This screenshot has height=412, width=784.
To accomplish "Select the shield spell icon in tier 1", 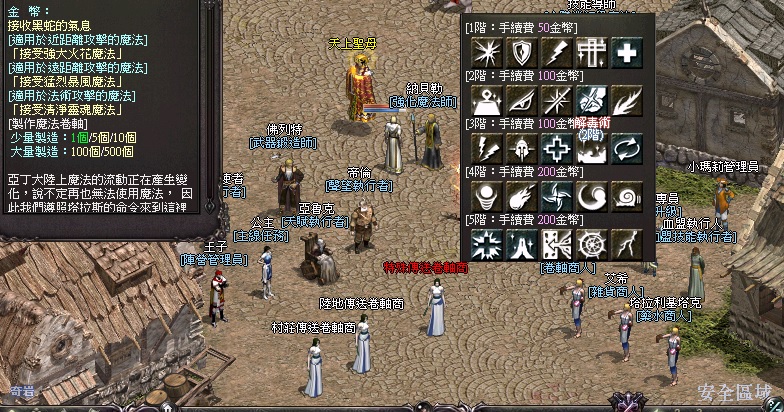I will [519, 53].
